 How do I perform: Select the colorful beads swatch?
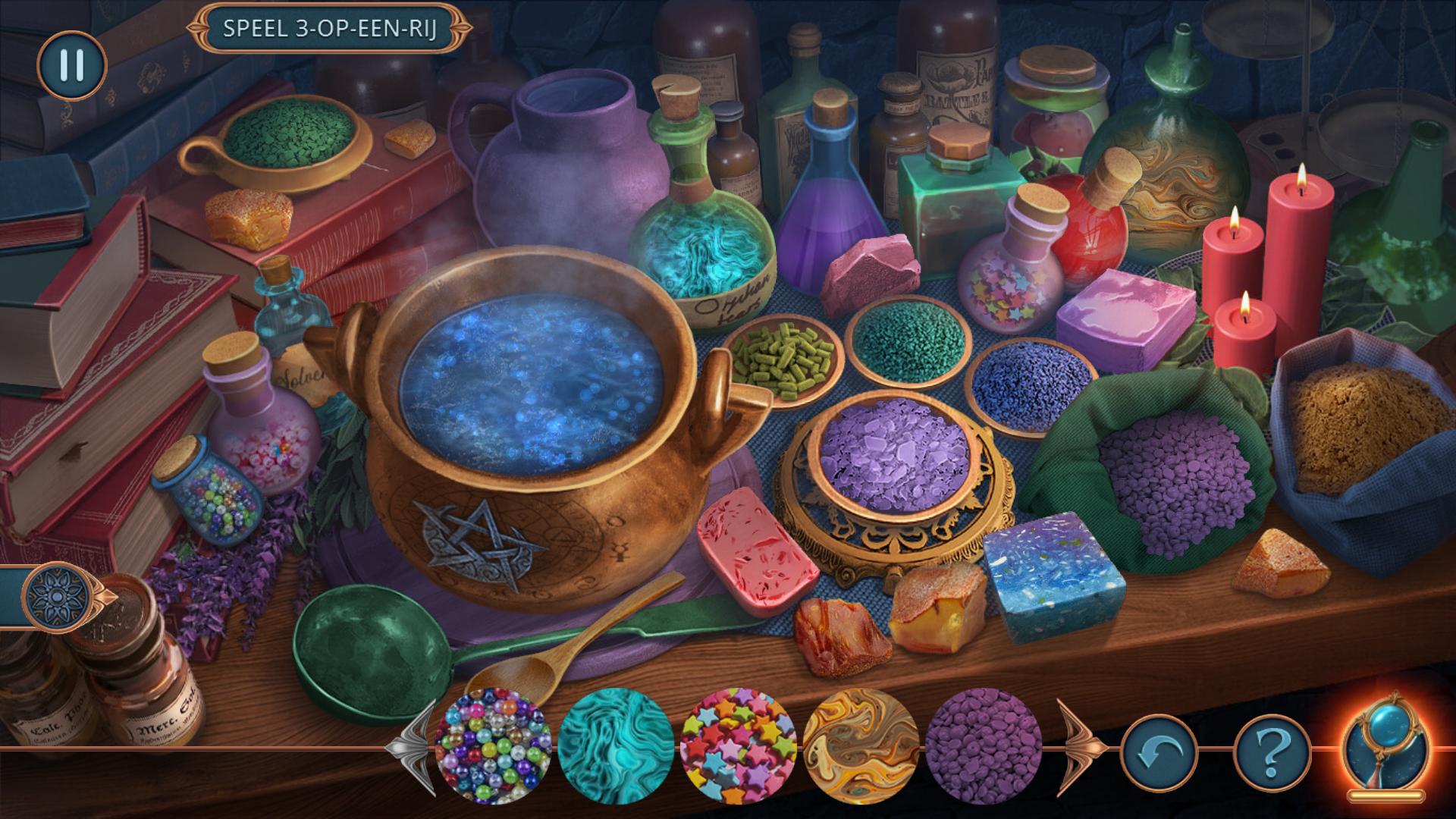(x=494, y=745)
